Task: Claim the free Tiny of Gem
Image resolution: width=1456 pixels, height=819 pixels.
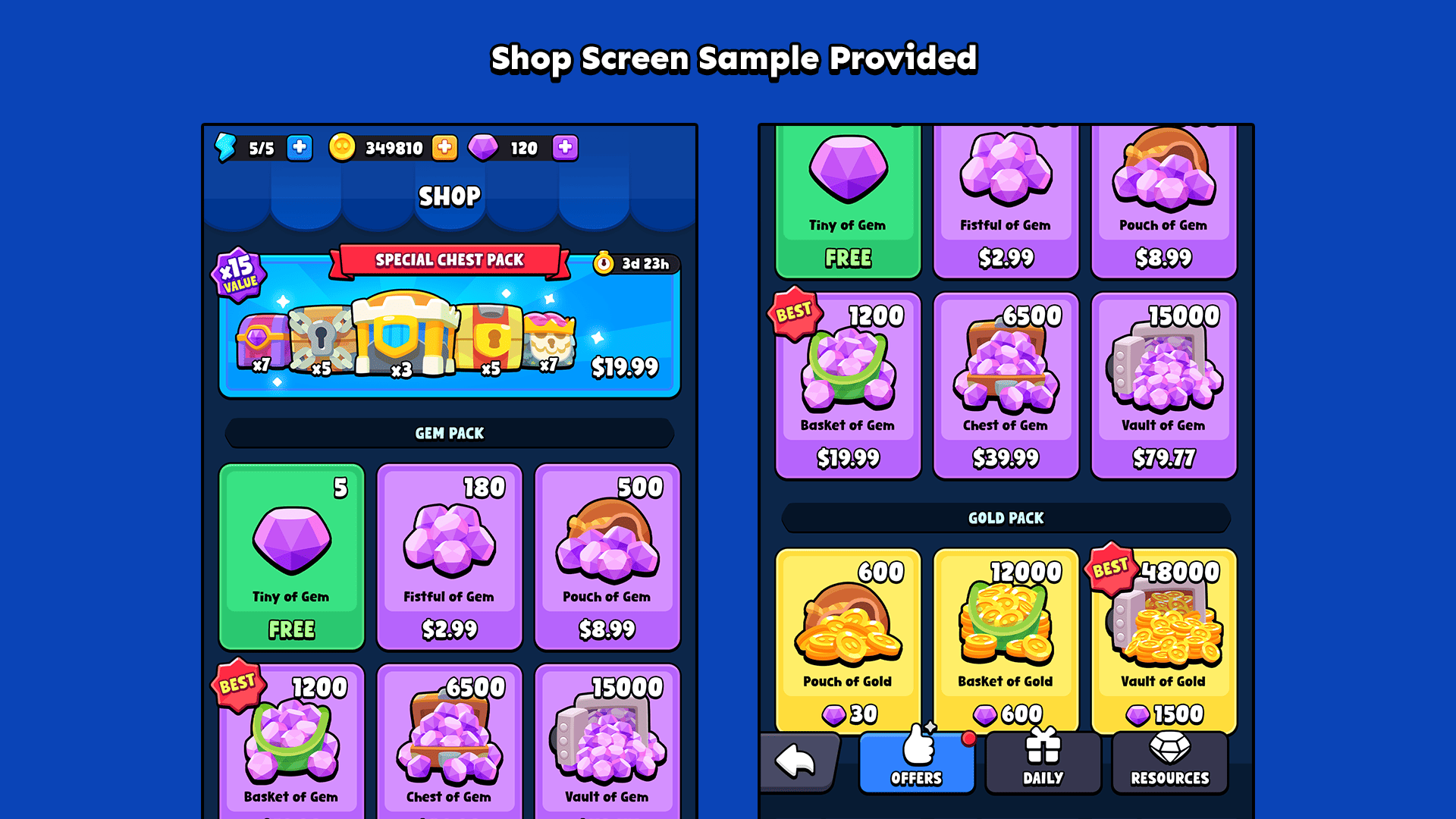Action: click(292, 556)
